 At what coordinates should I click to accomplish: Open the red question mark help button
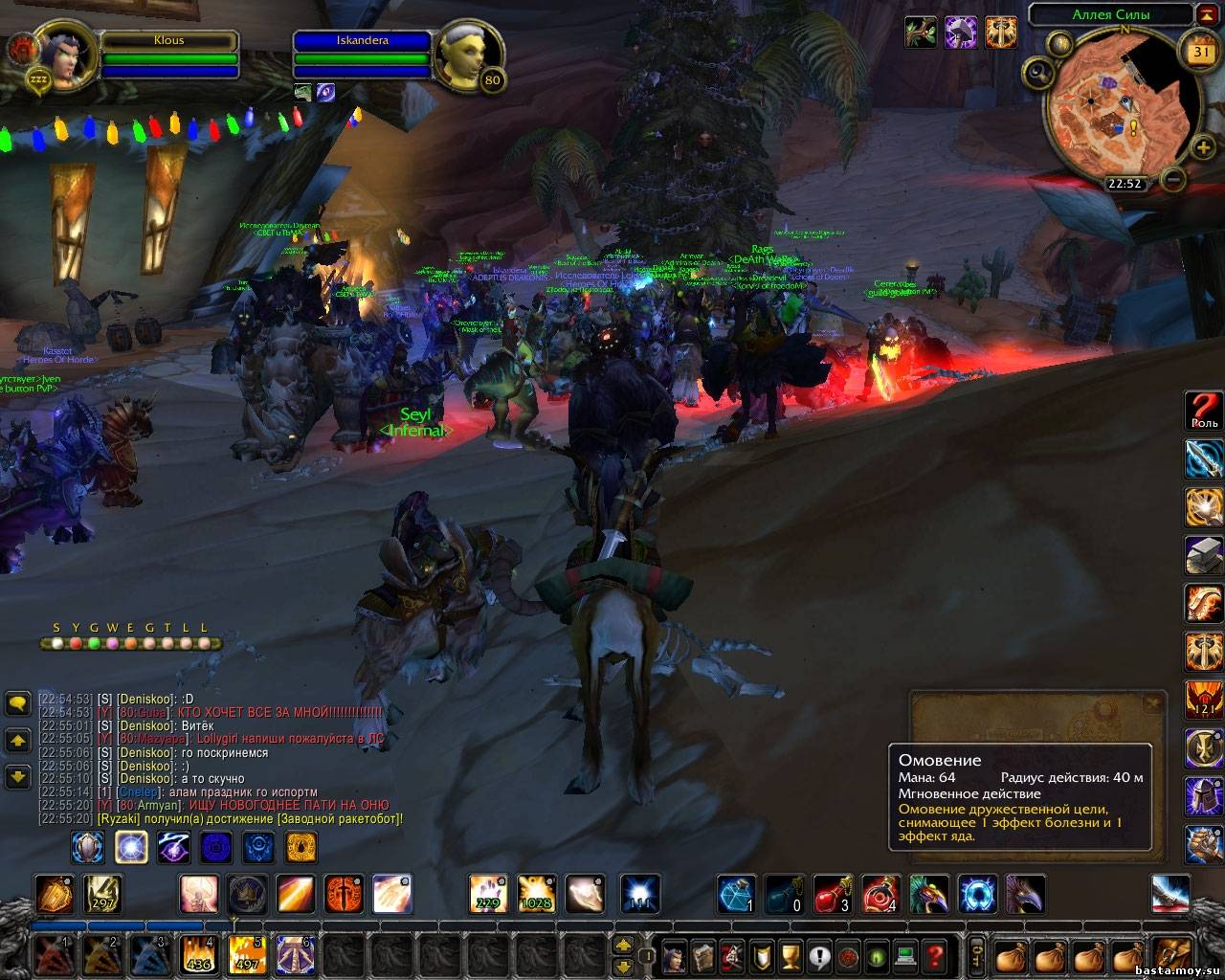935,955
